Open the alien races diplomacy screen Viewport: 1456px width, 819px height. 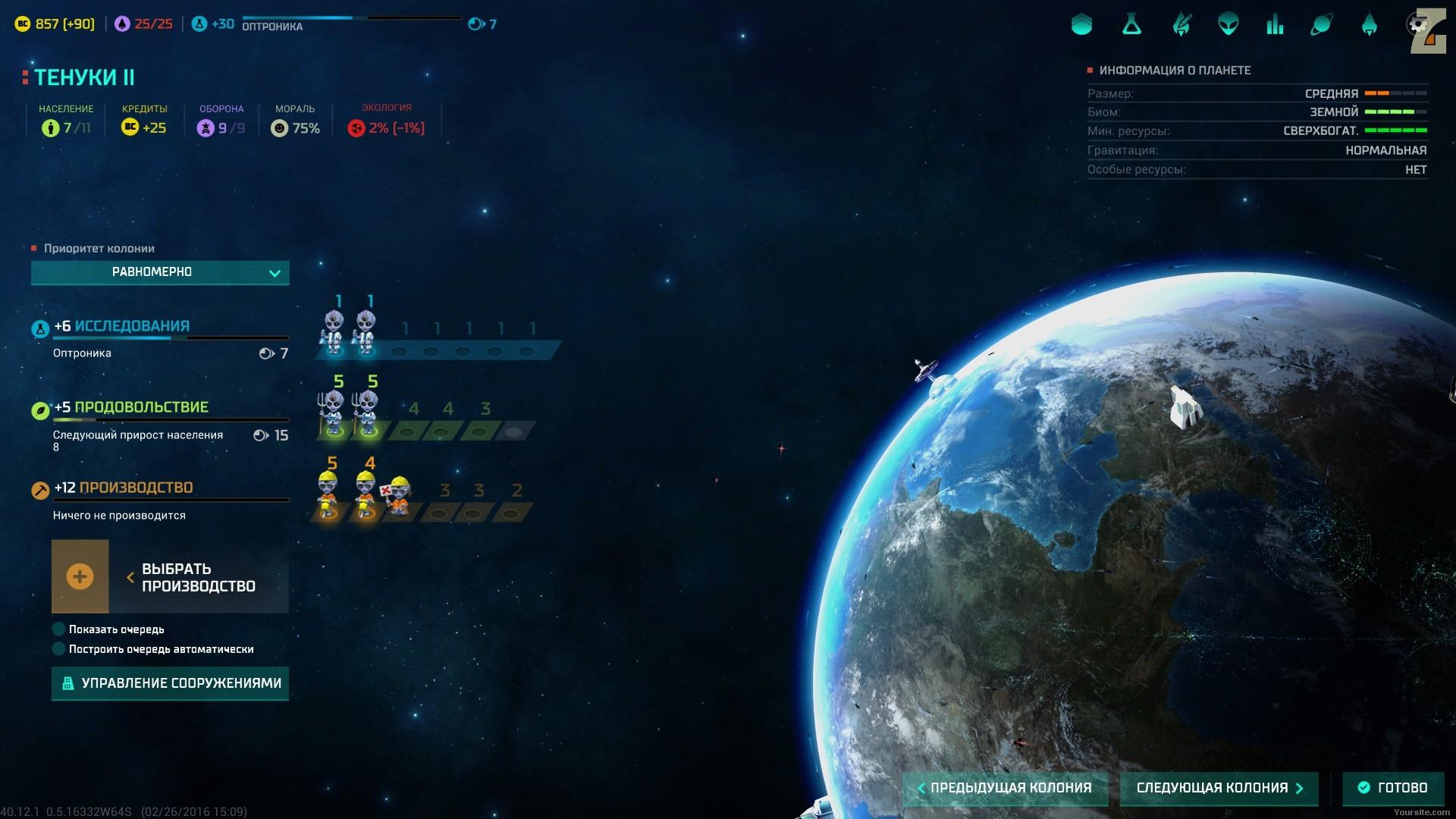pyautogui.click(x=1228, y=25)
